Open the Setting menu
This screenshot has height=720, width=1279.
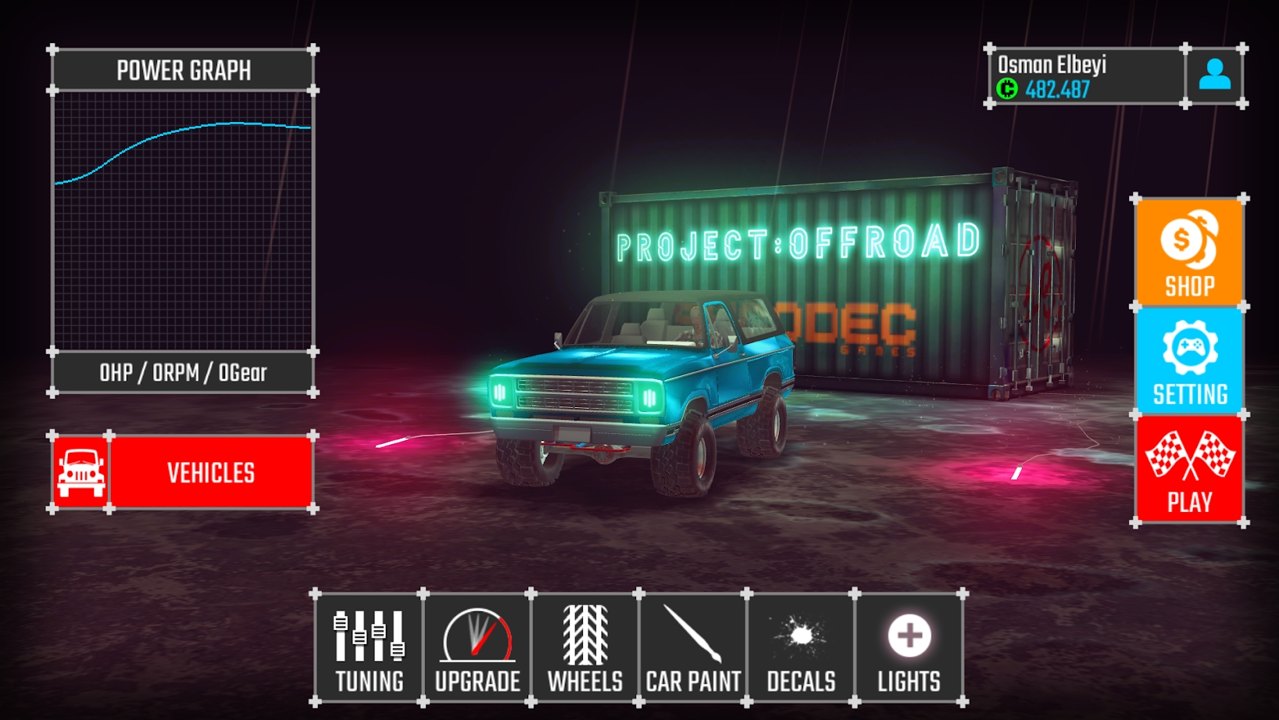(1189, 361)
